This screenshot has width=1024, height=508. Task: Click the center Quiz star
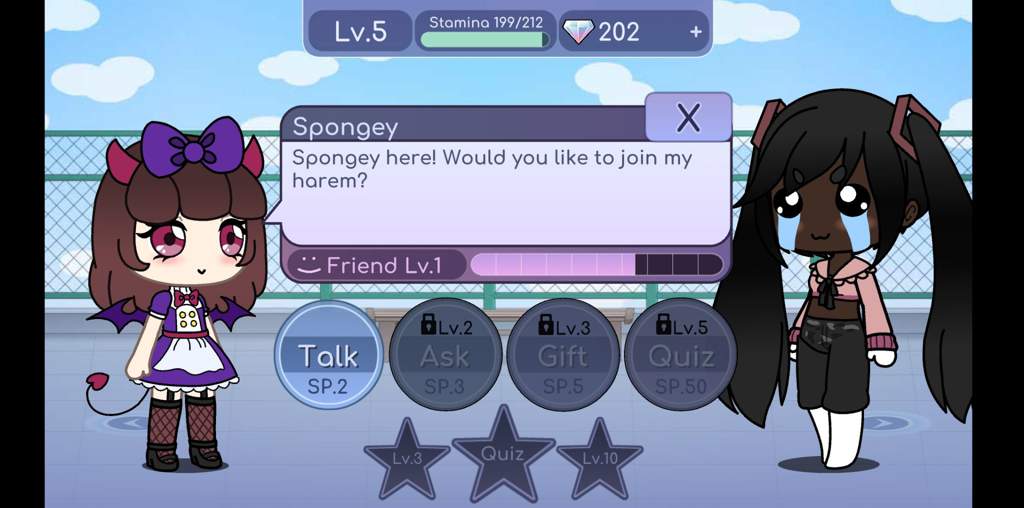pyautogui.click(x=503, y=455)
